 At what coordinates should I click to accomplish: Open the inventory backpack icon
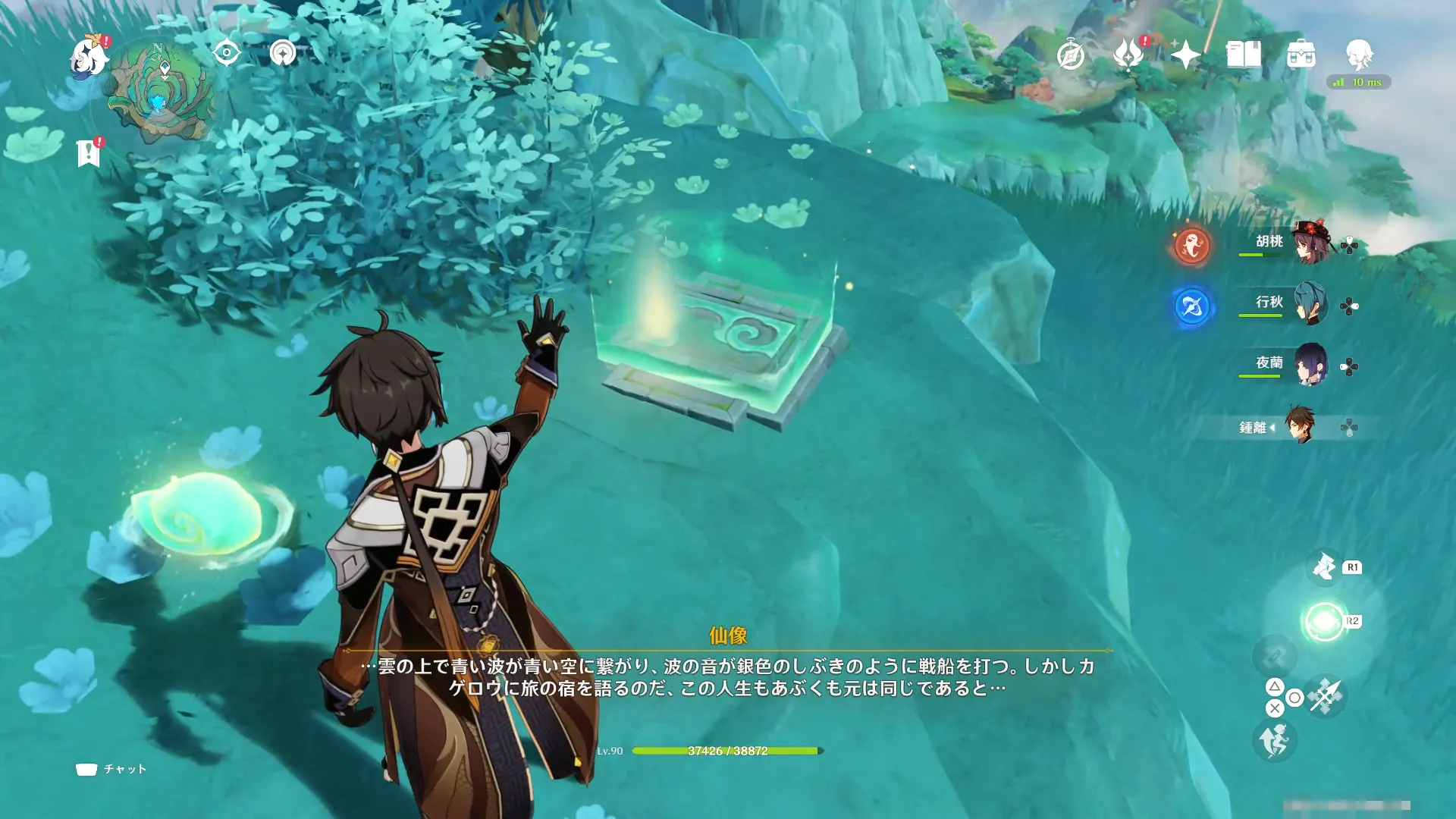pos(1301,55)
